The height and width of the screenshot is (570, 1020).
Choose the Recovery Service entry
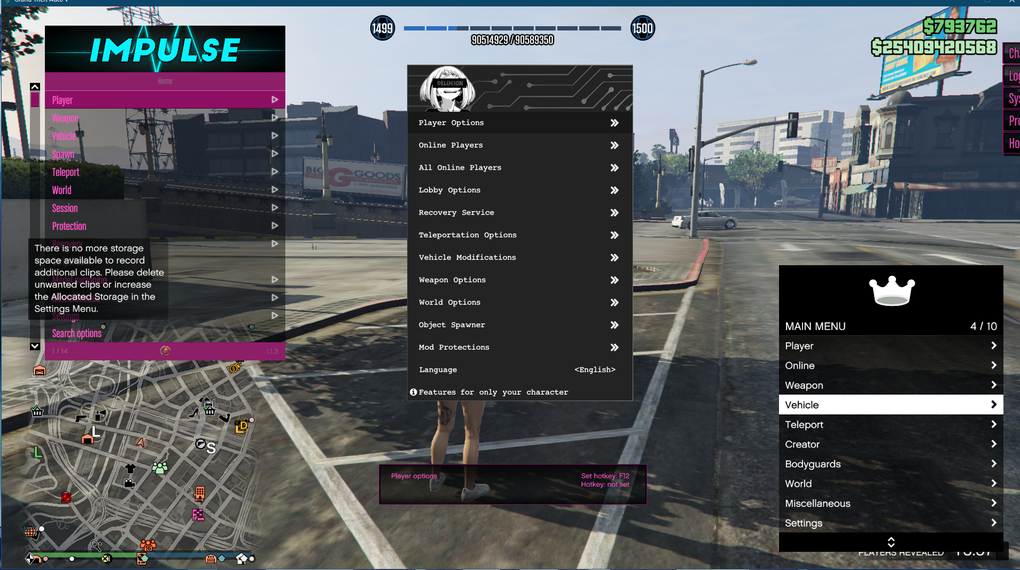point(519,213)
